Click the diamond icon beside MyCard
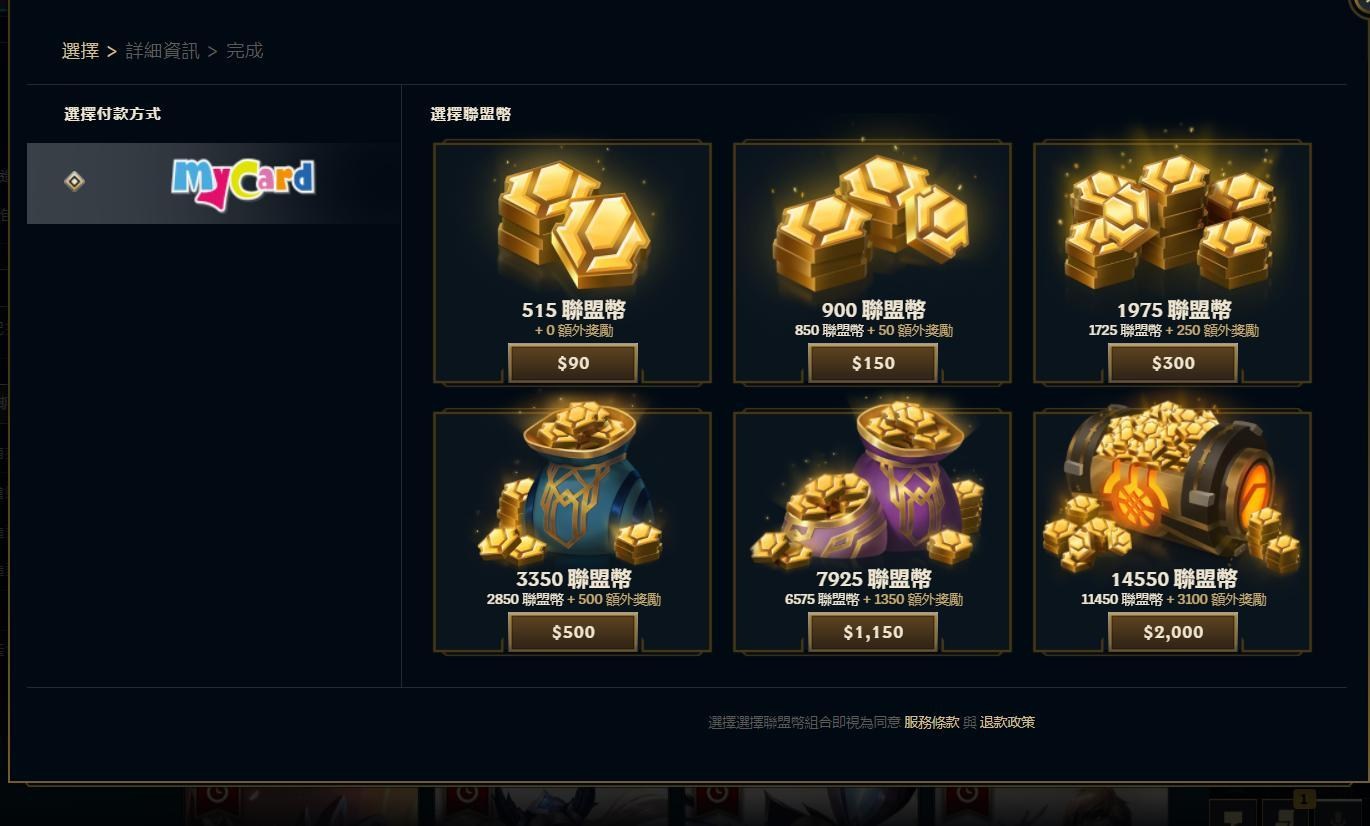The image size is (1370, 826). pos(74,182)
